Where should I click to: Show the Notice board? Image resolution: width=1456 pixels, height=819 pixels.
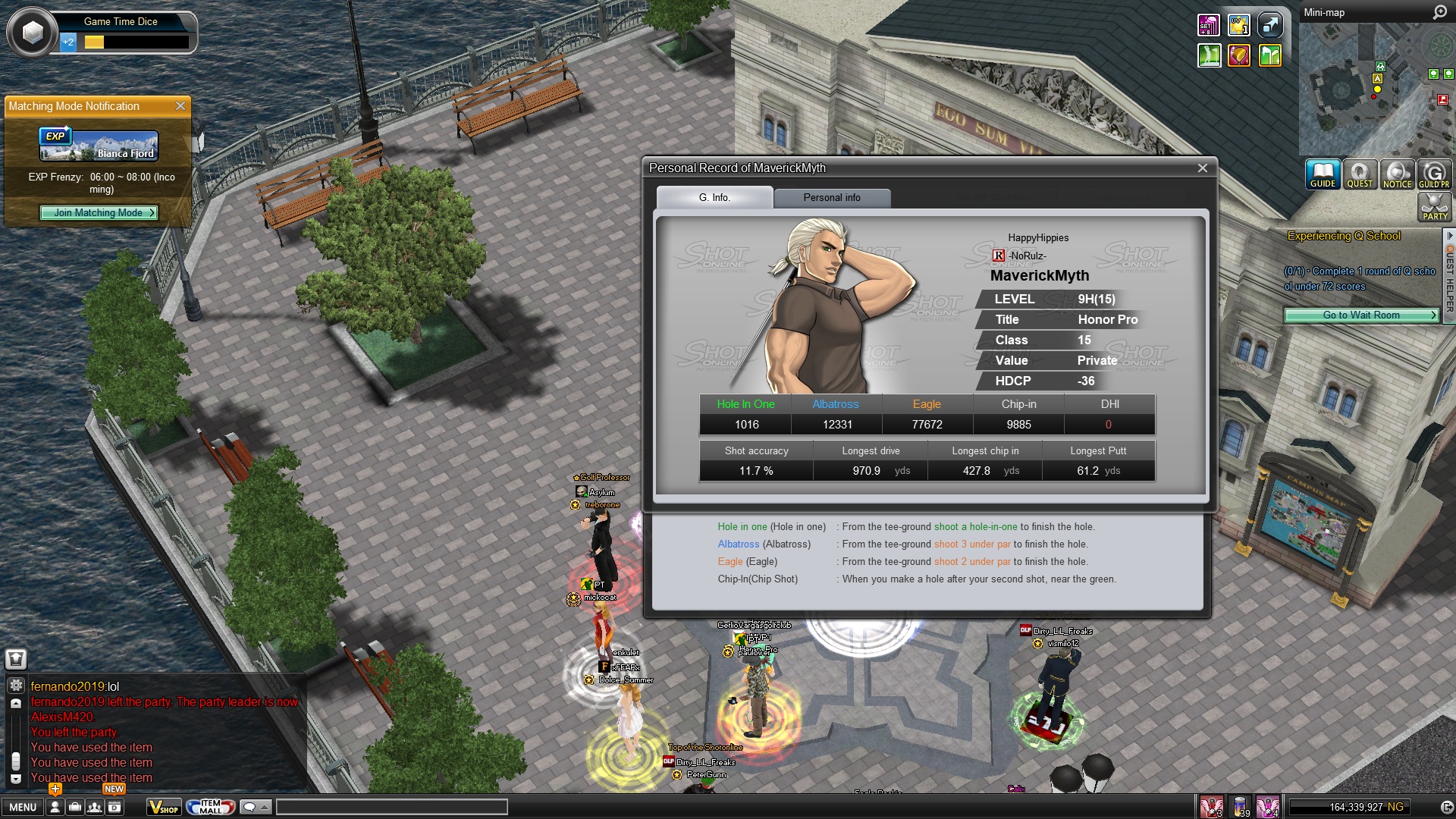[x=1397, y=174]
